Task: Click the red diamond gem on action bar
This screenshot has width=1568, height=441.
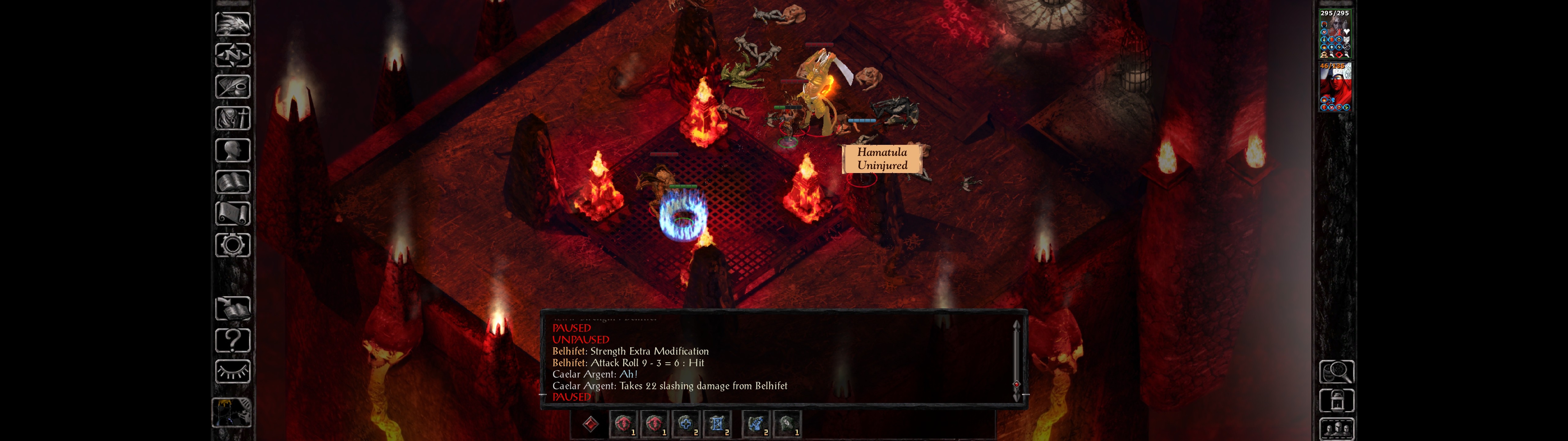Action: coord(590,423)
